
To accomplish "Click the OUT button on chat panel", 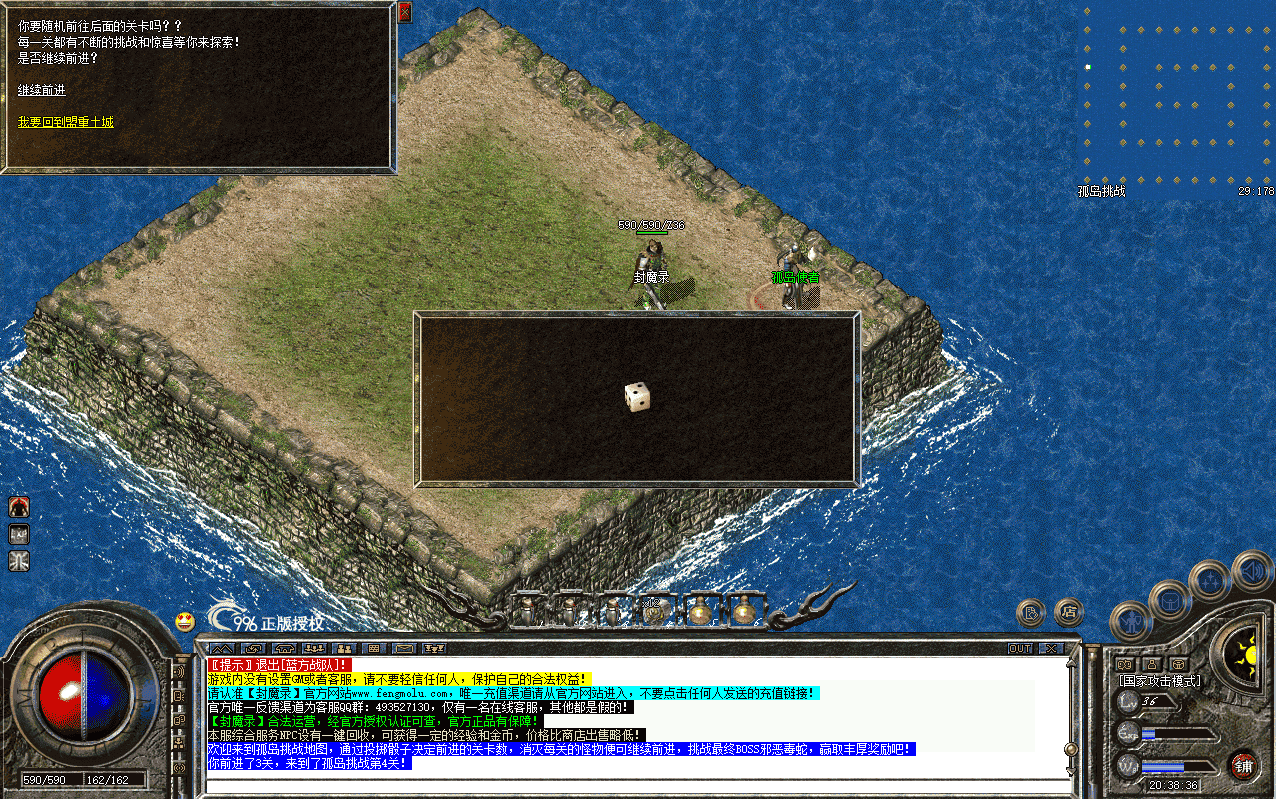I will point(1020,648).
